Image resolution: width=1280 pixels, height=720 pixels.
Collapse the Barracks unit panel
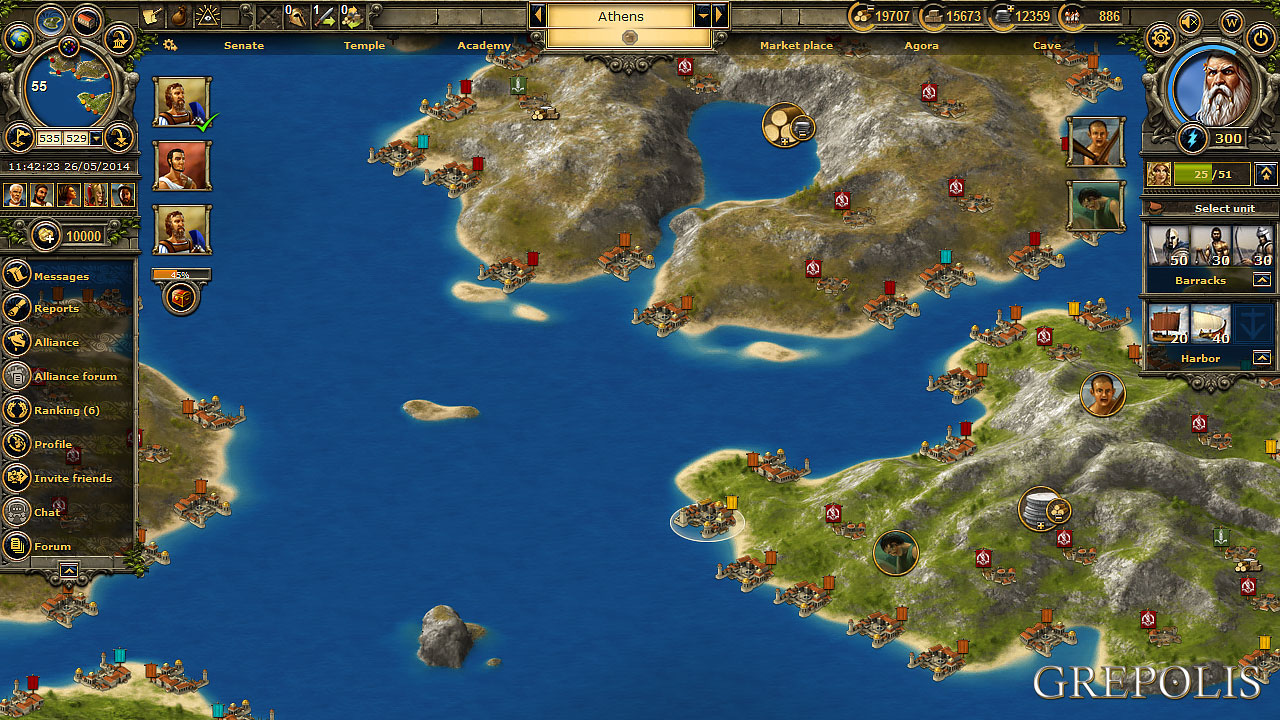coord(1262,279)
